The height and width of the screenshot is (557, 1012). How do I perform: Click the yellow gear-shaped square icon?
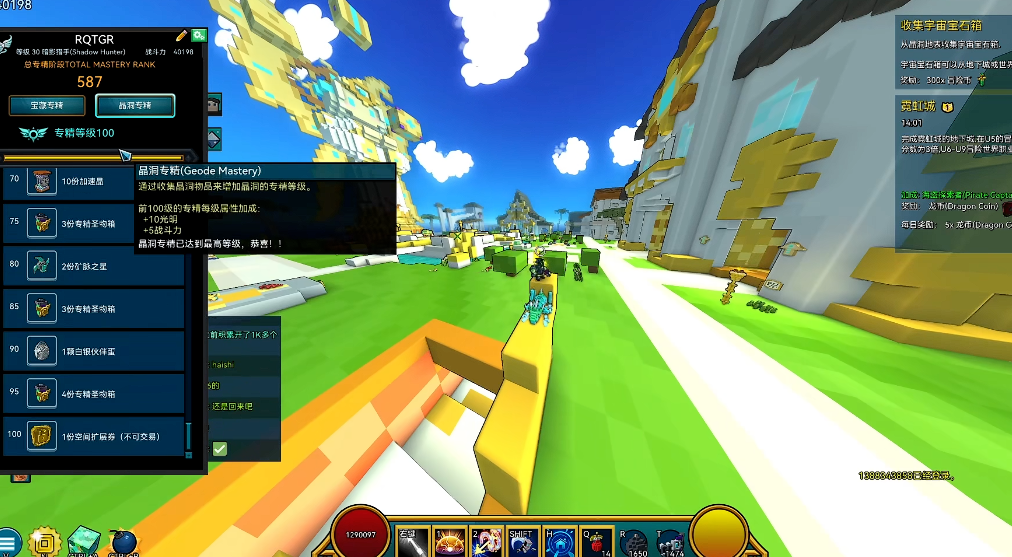43,543
